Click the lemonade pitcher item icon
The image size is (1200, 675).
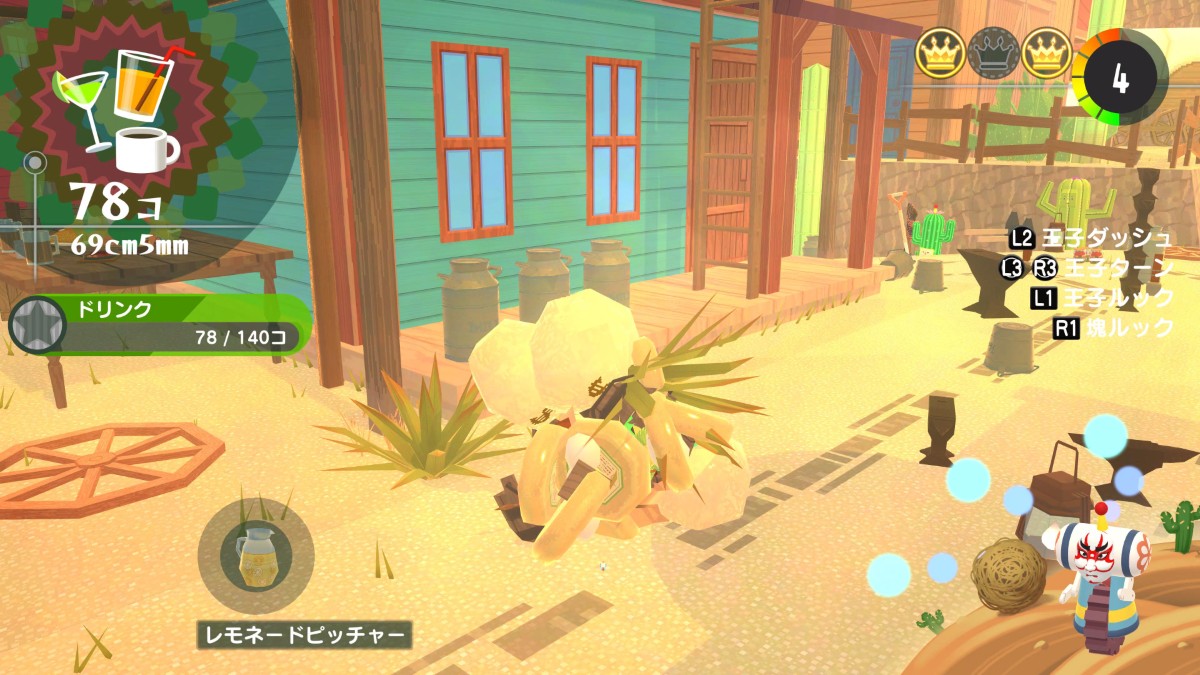click(256, 556)
